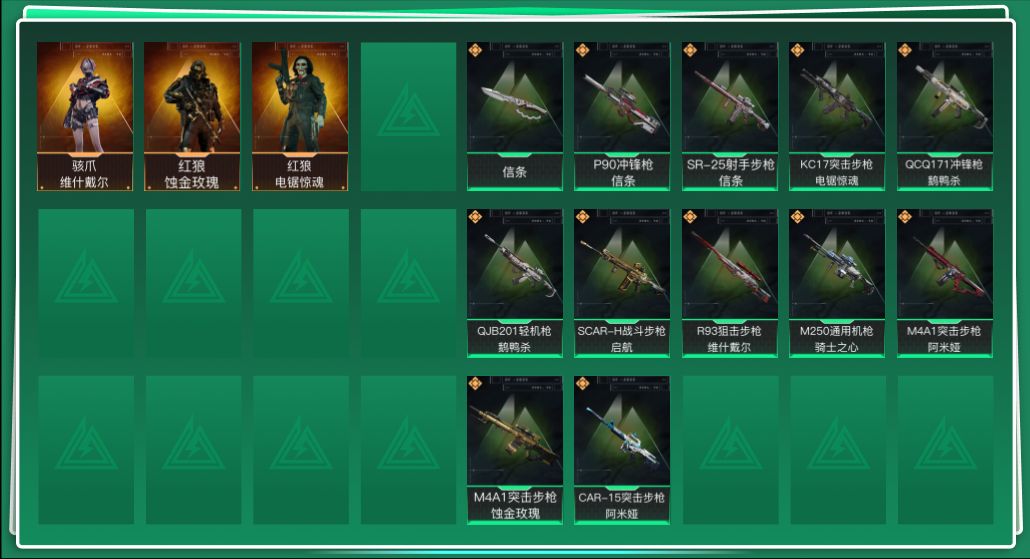Screen dimensions: 1030x559
Task: Click the M4A1突击步枪 蚀金玫瑰 card
Action: (514, 449)
